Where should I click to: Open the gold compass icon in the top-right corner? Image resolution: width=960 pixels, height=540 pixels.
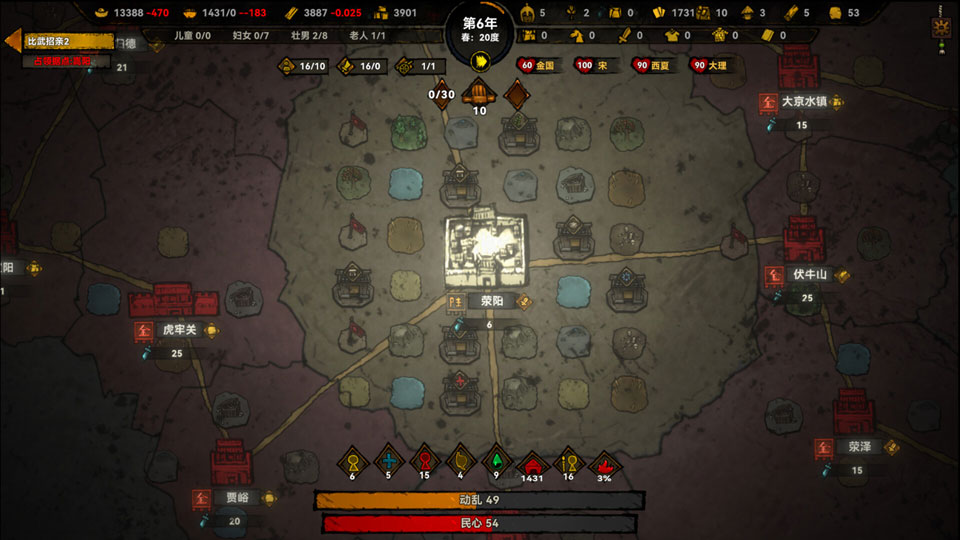tap(940, 27)
